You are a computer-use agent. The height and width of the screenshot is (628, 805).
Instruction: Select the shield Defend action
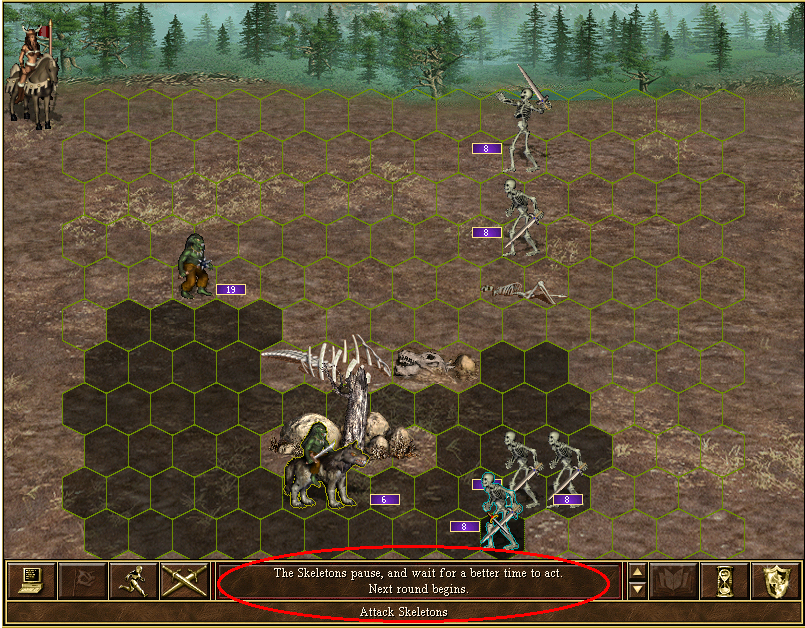tap(775, 580)
